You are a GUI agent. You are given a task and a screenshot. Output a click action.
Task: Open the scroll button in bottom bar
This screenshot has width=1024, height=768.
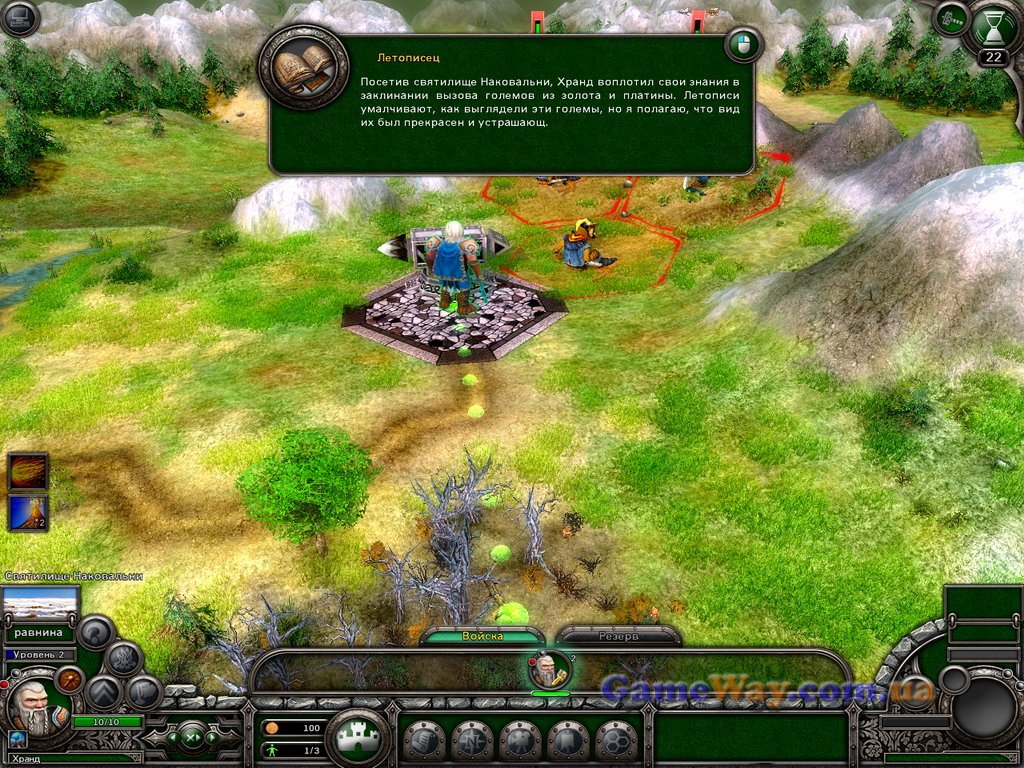pyautogui.click(x=424, y=741)
